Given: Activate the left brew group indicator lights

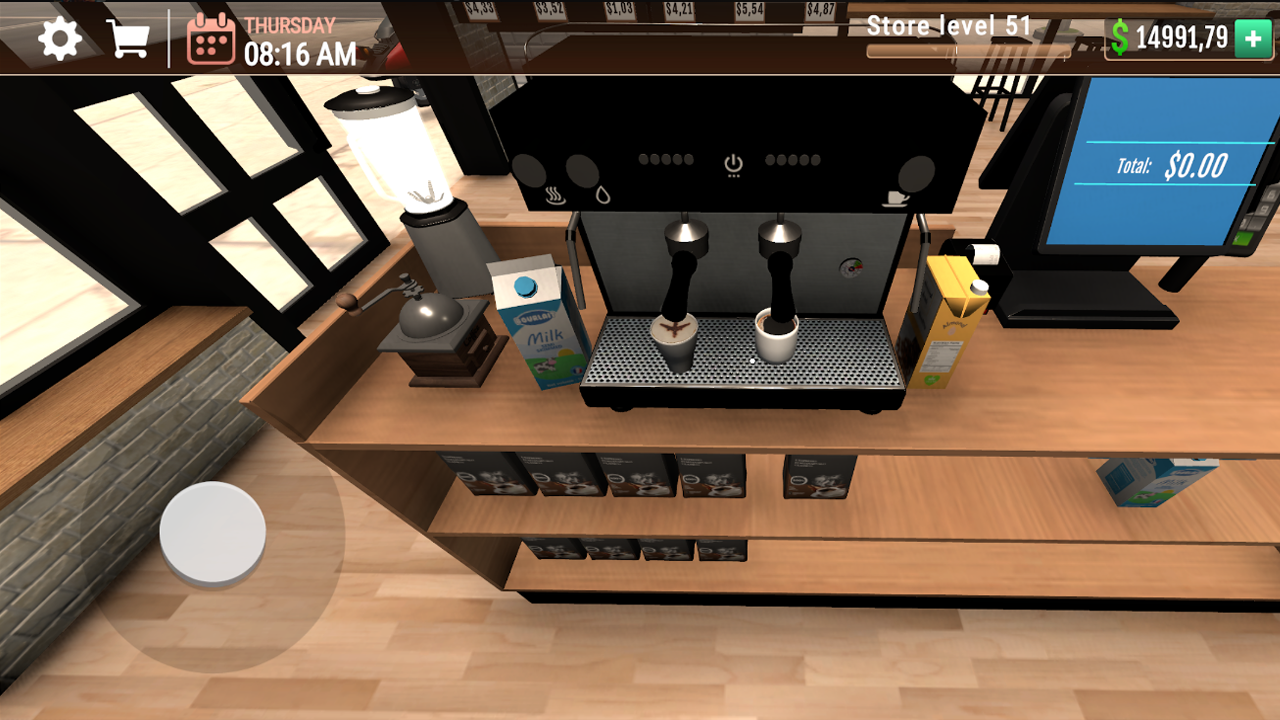Looking at the screenshot, I should [665, 158].
